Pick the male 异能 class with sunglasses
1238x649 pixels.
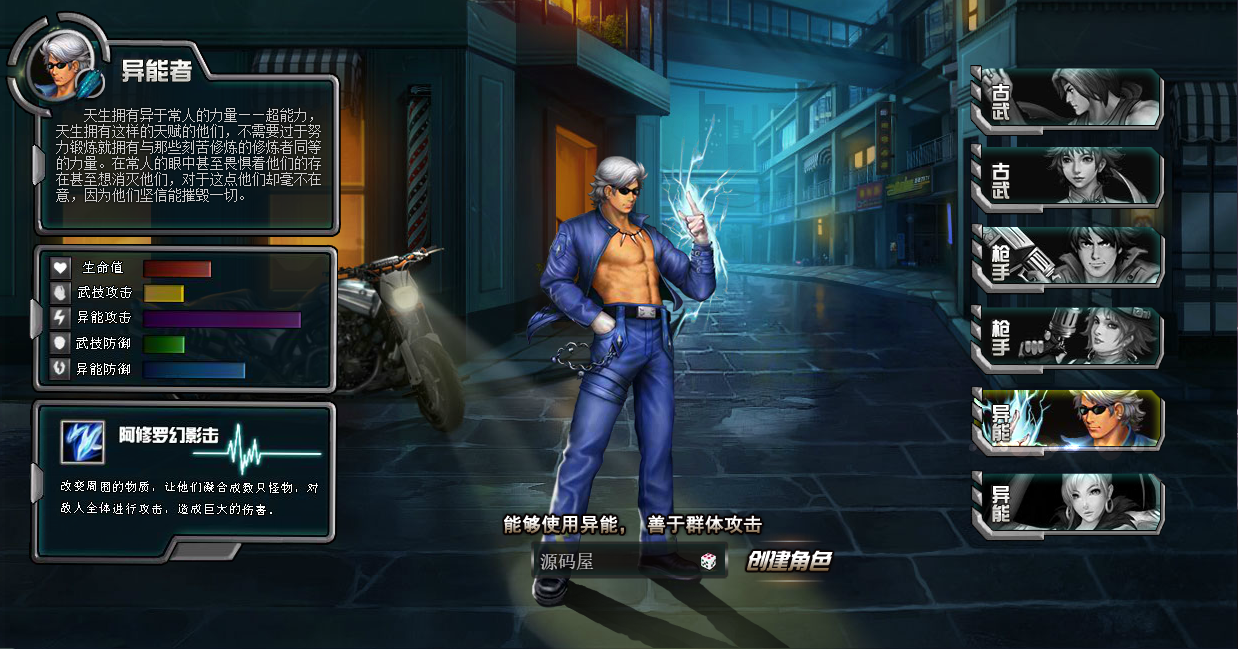[1066, 419]
